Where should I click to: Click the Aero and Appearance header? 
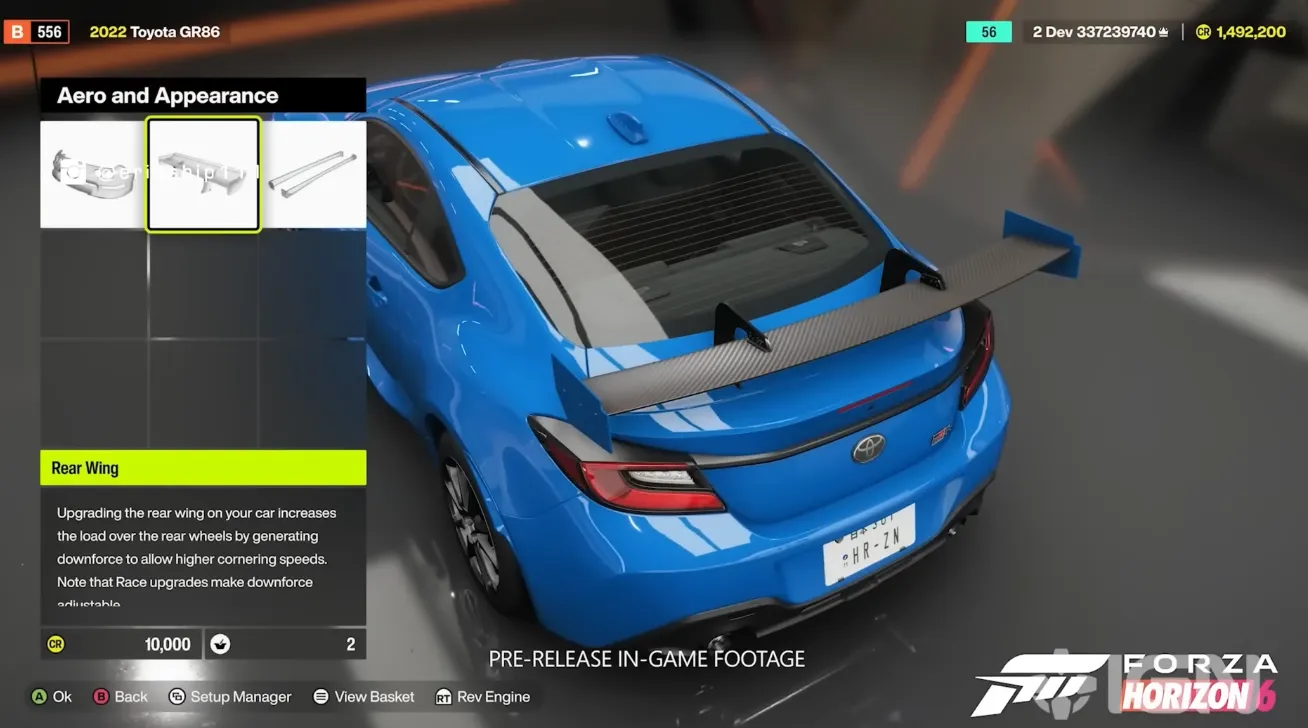coord(166,95)
